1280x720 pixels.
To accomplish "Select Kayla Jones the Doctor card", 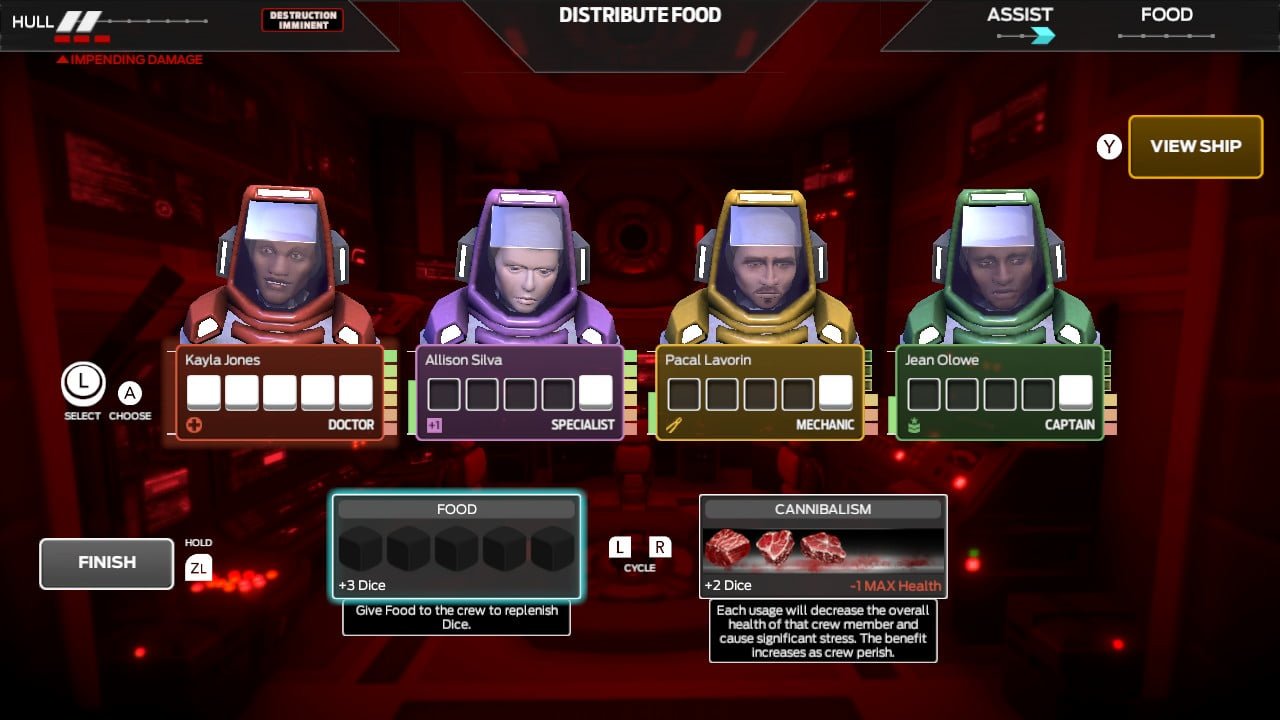I will tap(280, 392).
